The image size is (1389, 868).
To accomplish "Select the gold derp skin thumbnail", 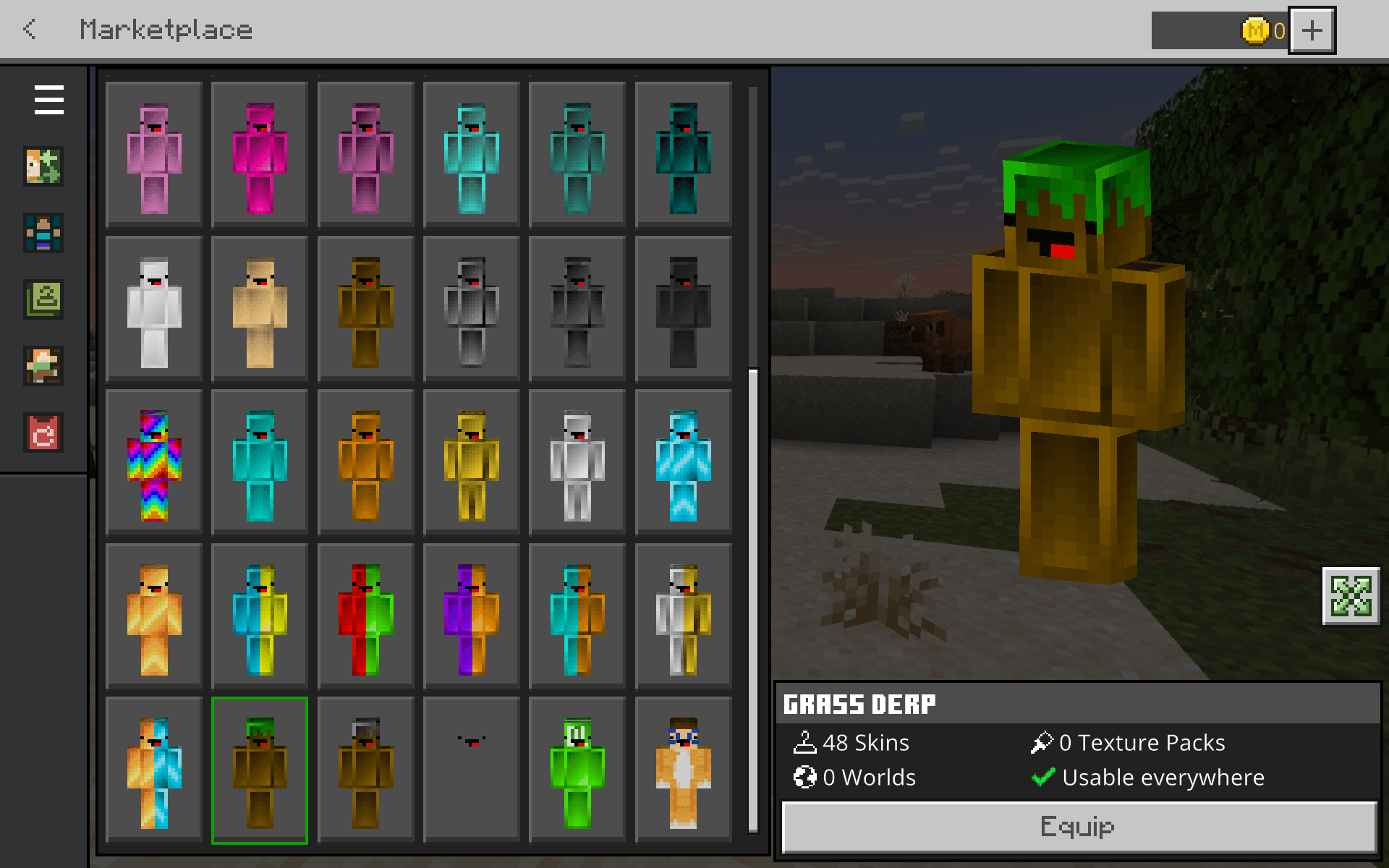I will click(x=471, y=463).
